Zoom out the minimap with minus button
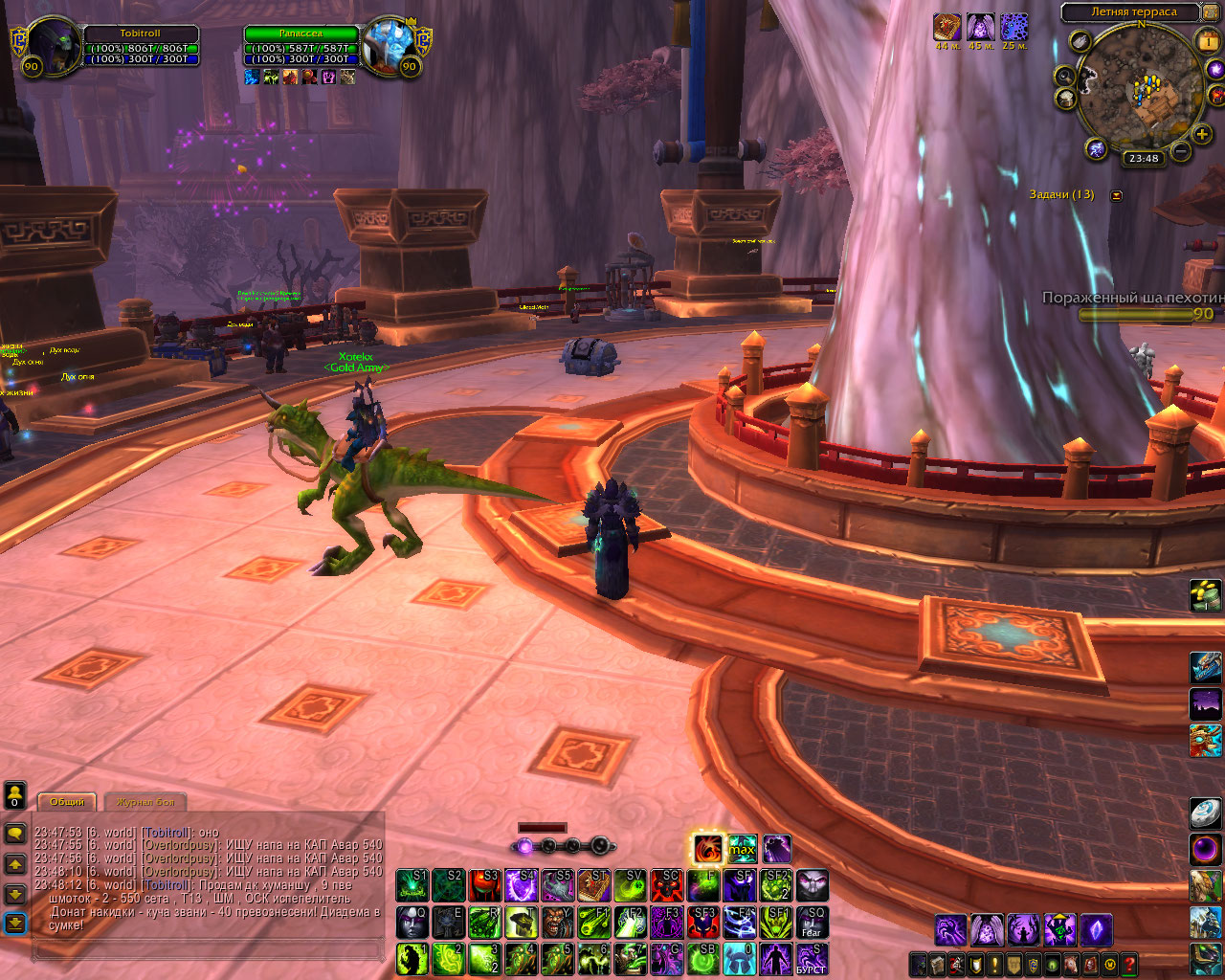Screen dimensions: 1225x980 [1181, 151]
